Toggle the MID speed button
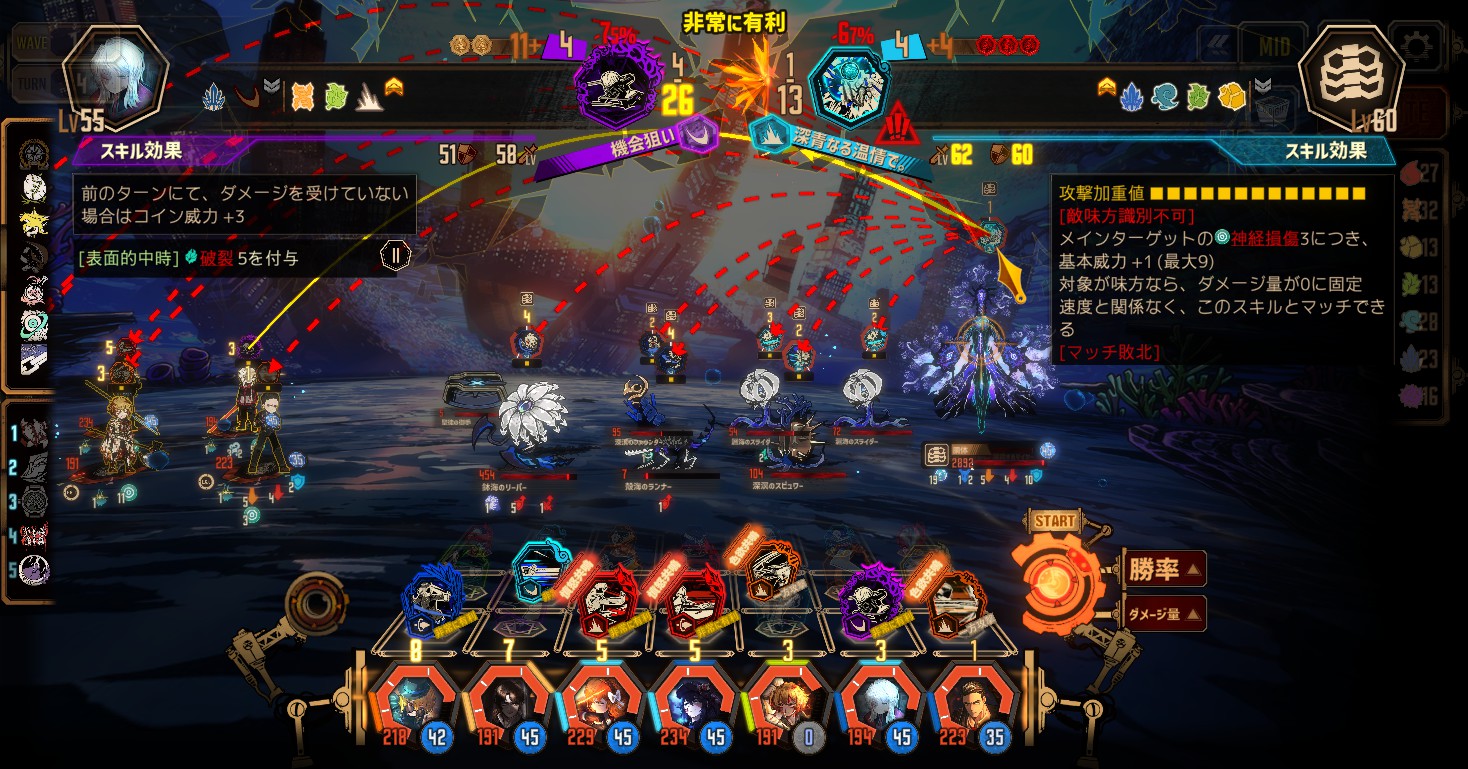Screen dimensions: 1468x769 tap(1272, 46)
